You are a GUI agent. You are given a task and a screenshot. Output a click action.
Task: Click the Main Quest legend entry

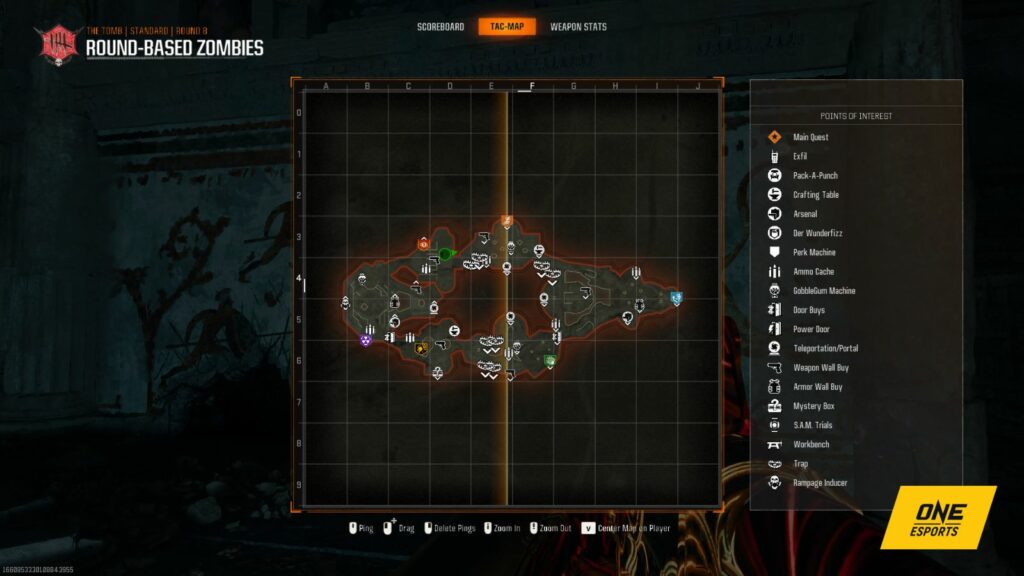(810, 137)
